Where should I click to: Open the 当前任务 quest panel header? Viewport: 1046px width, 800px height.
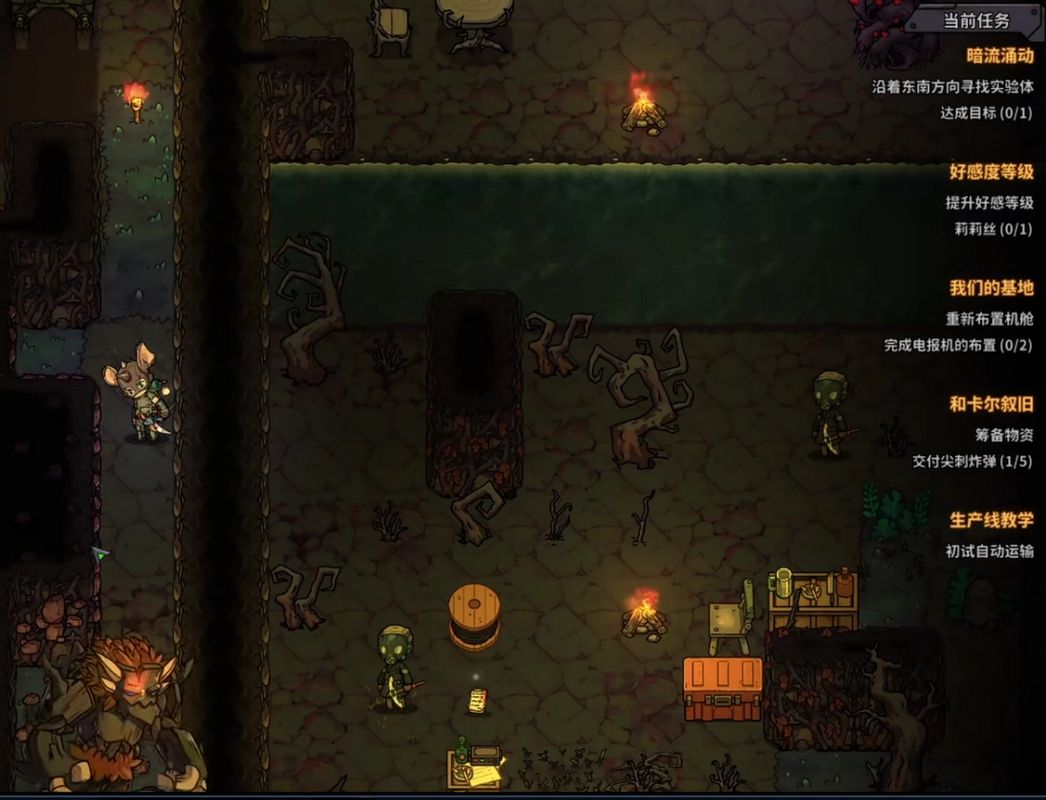(977, 20)
